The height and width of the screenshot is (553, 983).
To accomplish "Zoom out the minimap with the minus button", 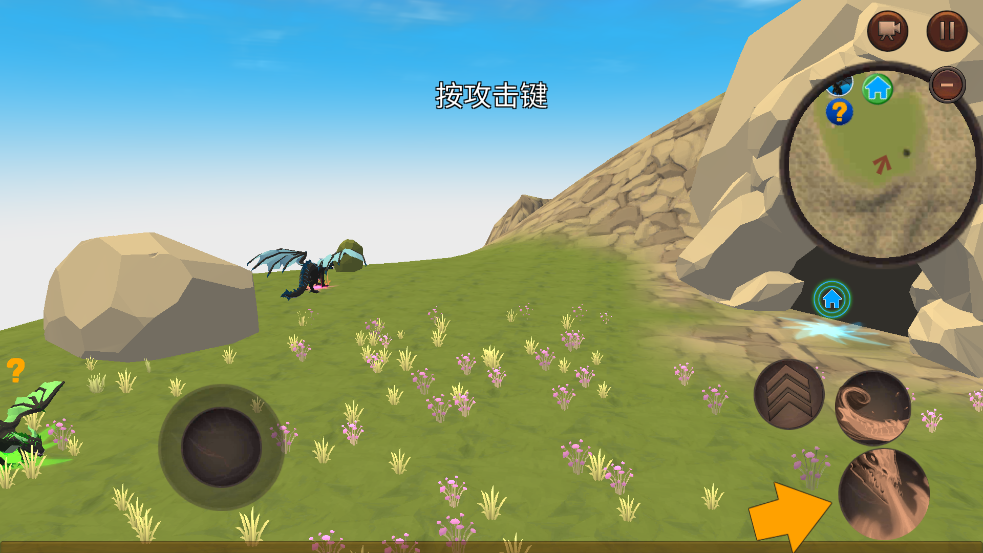I will click(x=947, y=85).
